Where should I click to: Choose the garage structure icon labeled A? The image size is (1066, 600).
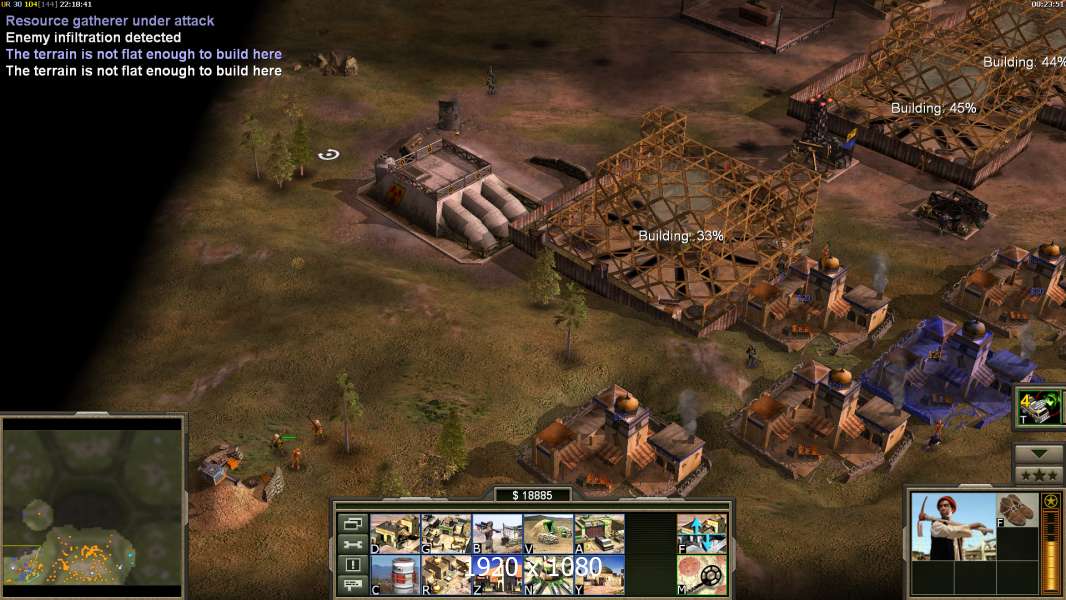tap(599, 533)
